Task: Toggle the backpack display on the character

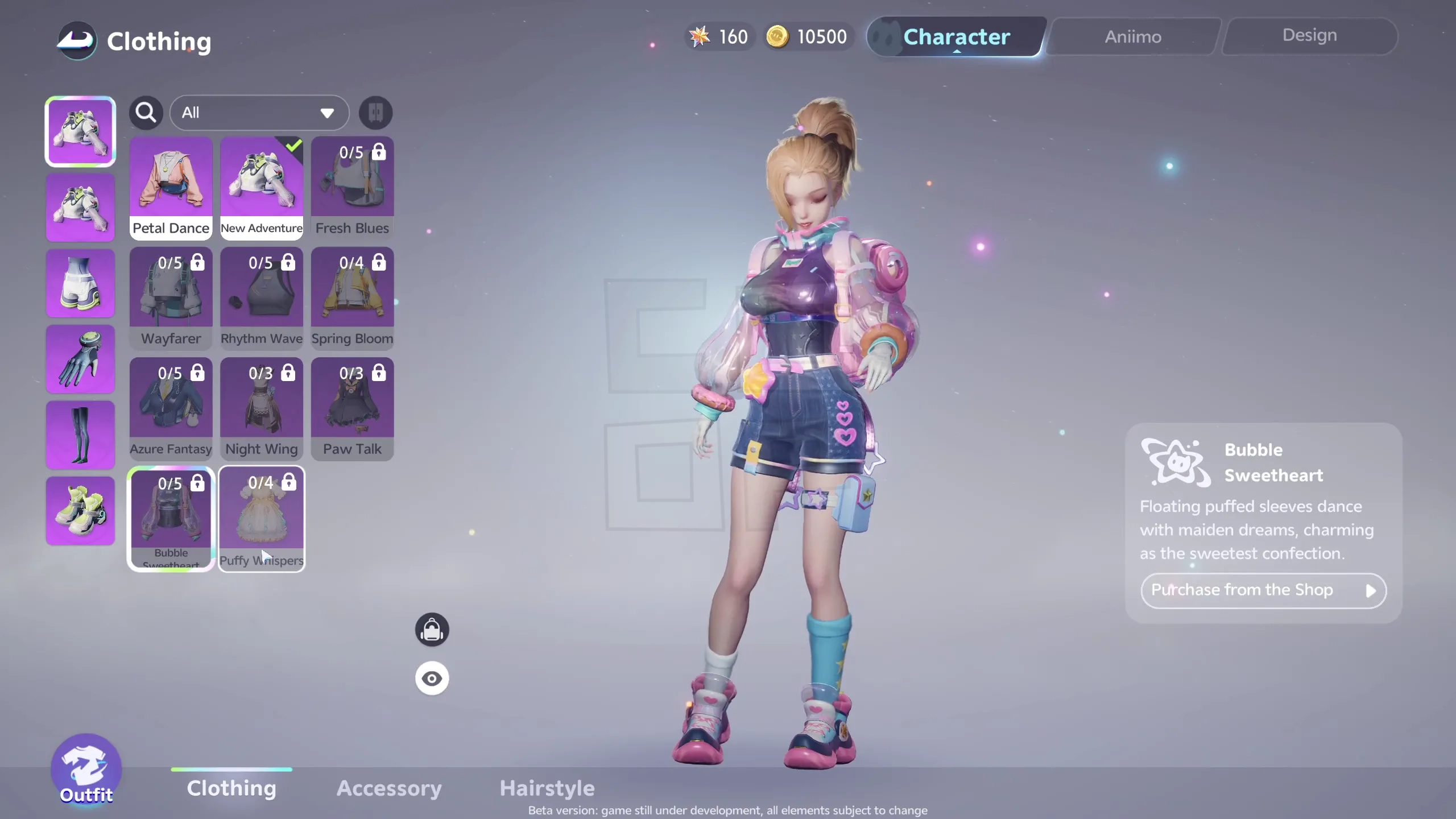Action: (432, 629)
